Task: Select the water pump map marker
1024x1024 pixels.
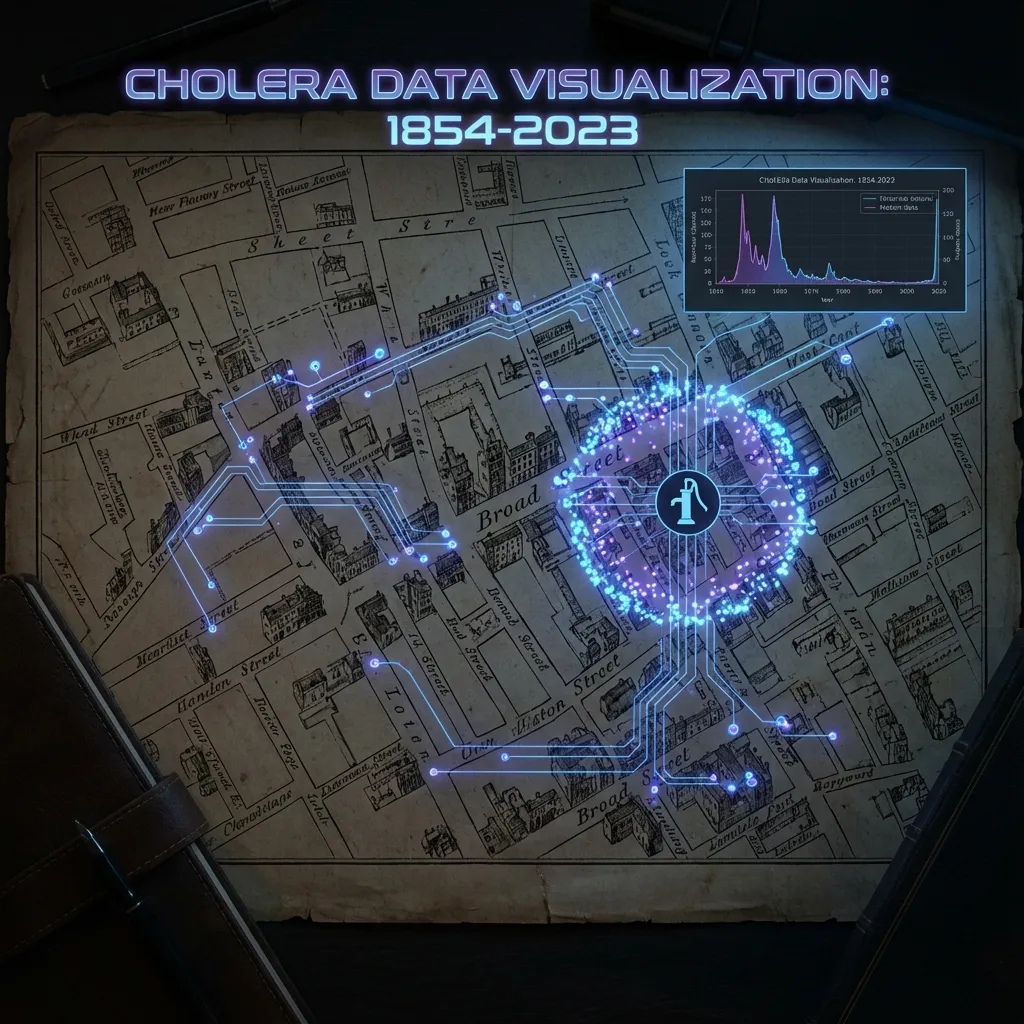Action: point(686,502)
